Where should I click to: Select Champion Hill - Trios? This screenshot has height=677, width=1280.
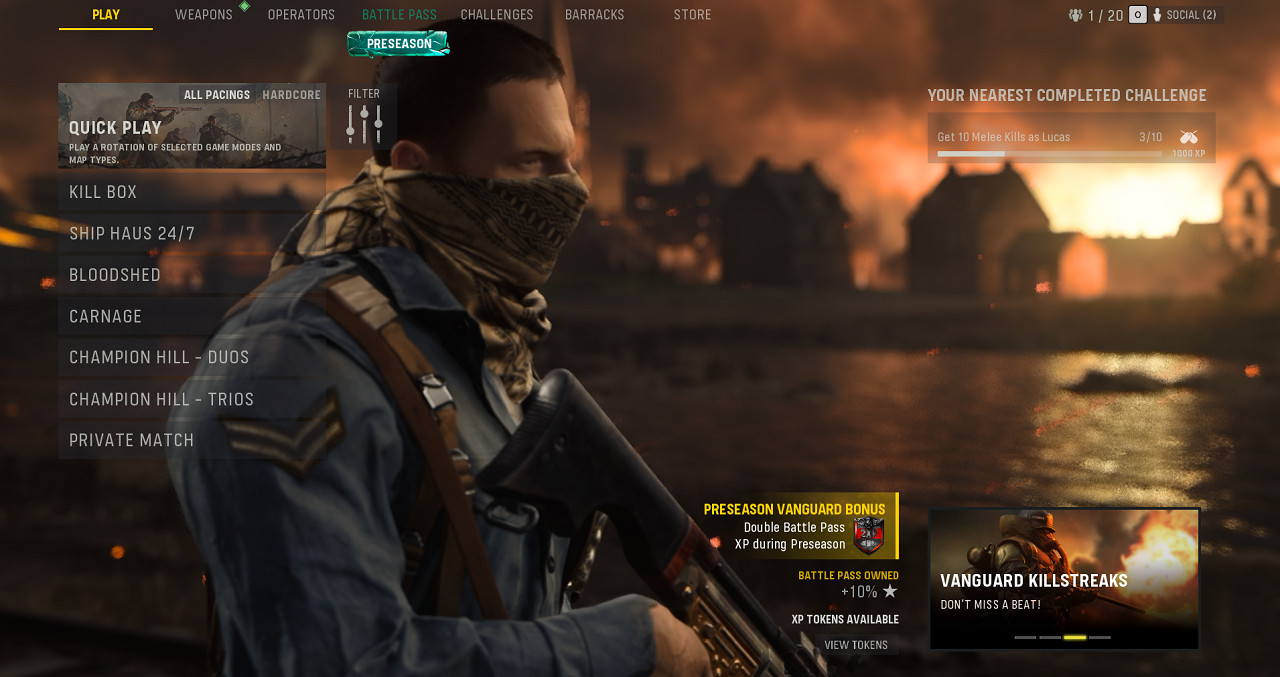pyautogui.click(x=190, y=400)
